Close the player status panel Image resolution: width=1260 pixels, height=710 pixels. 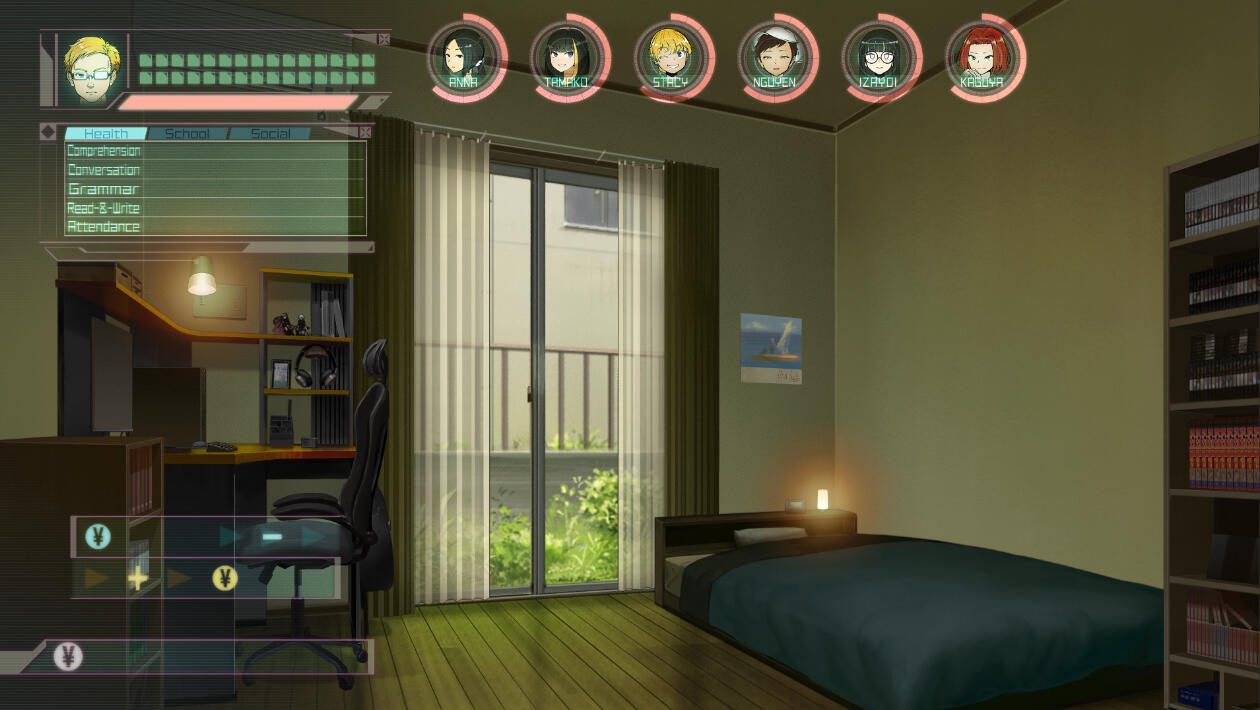click(384, 39)
